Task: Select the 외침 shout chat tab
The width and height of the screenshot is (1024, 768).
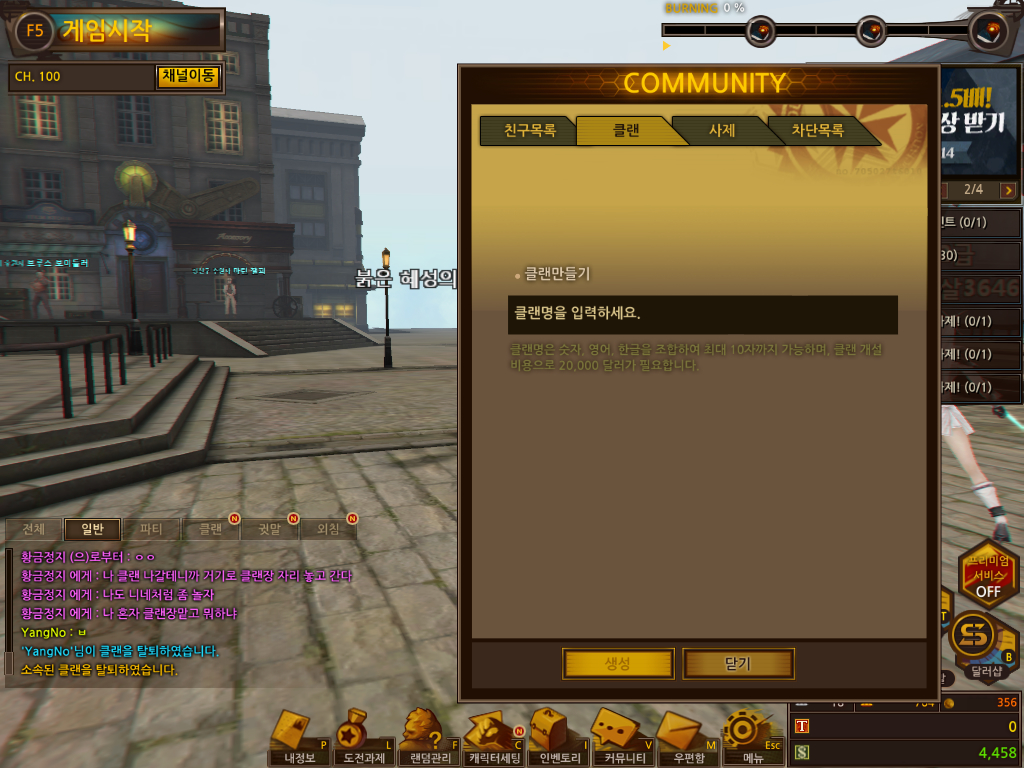Action: click(x=328, y=529)
